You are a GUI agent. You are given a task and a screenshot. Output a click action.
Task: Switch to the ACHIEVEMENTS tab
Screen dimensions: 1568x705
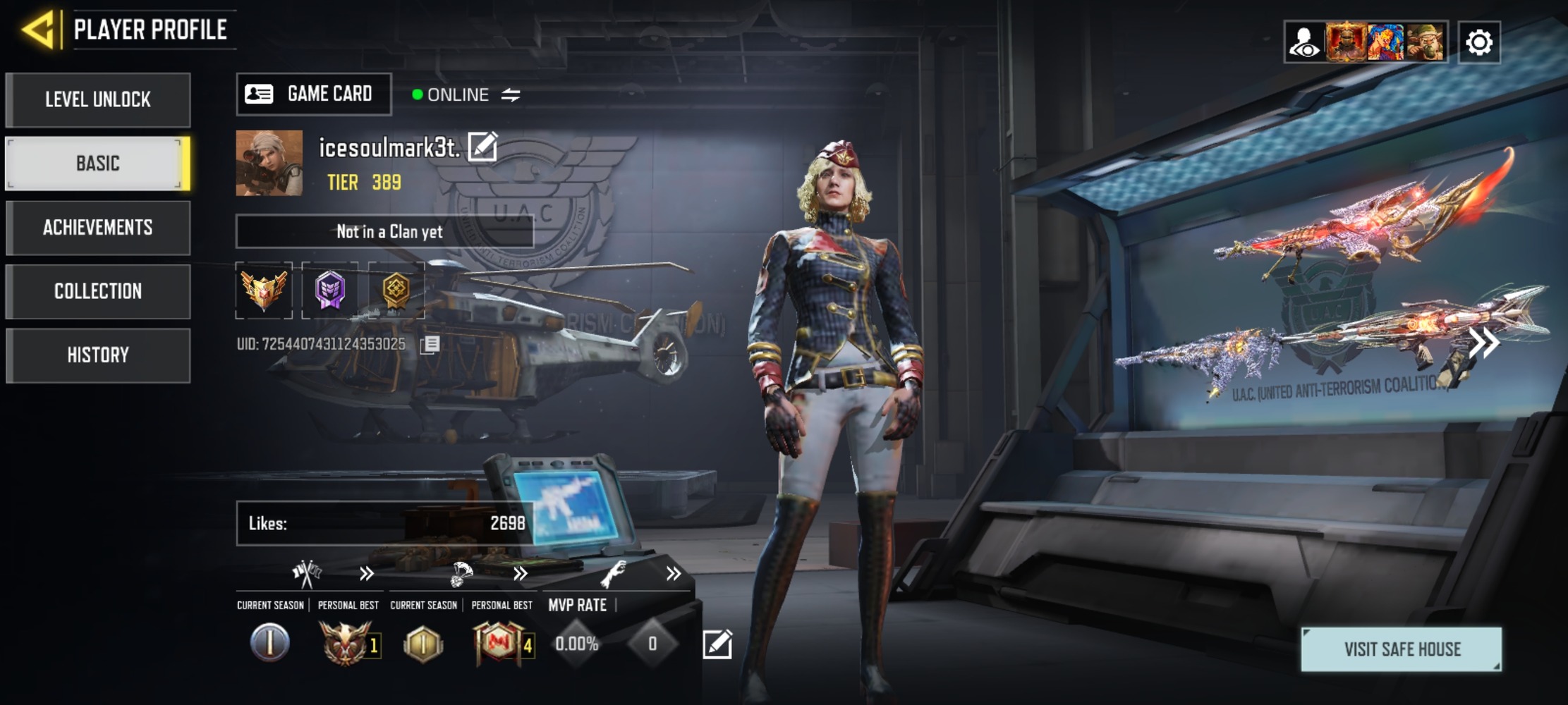tap(98, 227)
